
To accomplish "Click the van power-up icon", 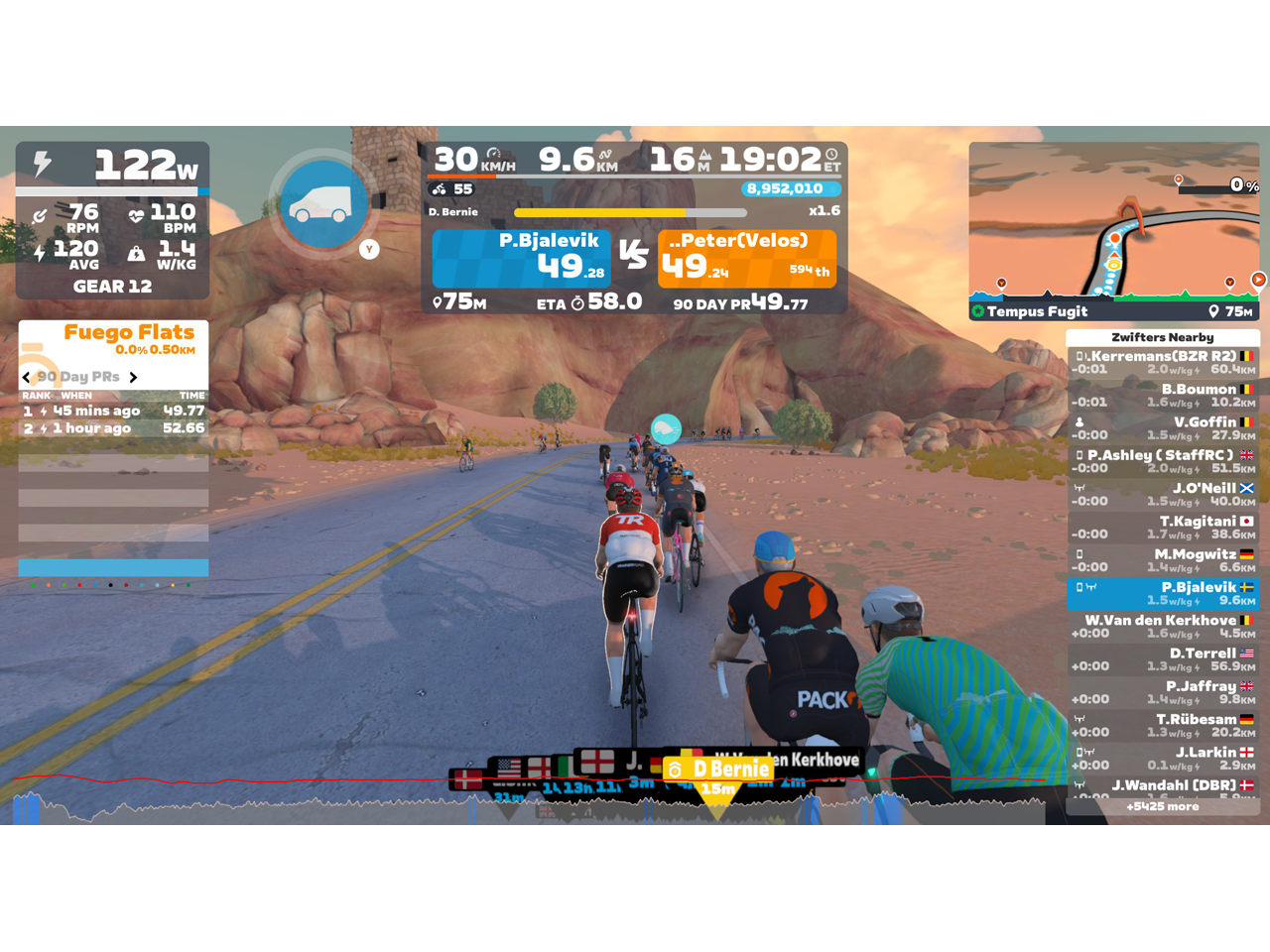I will click(x=322, y=204).
